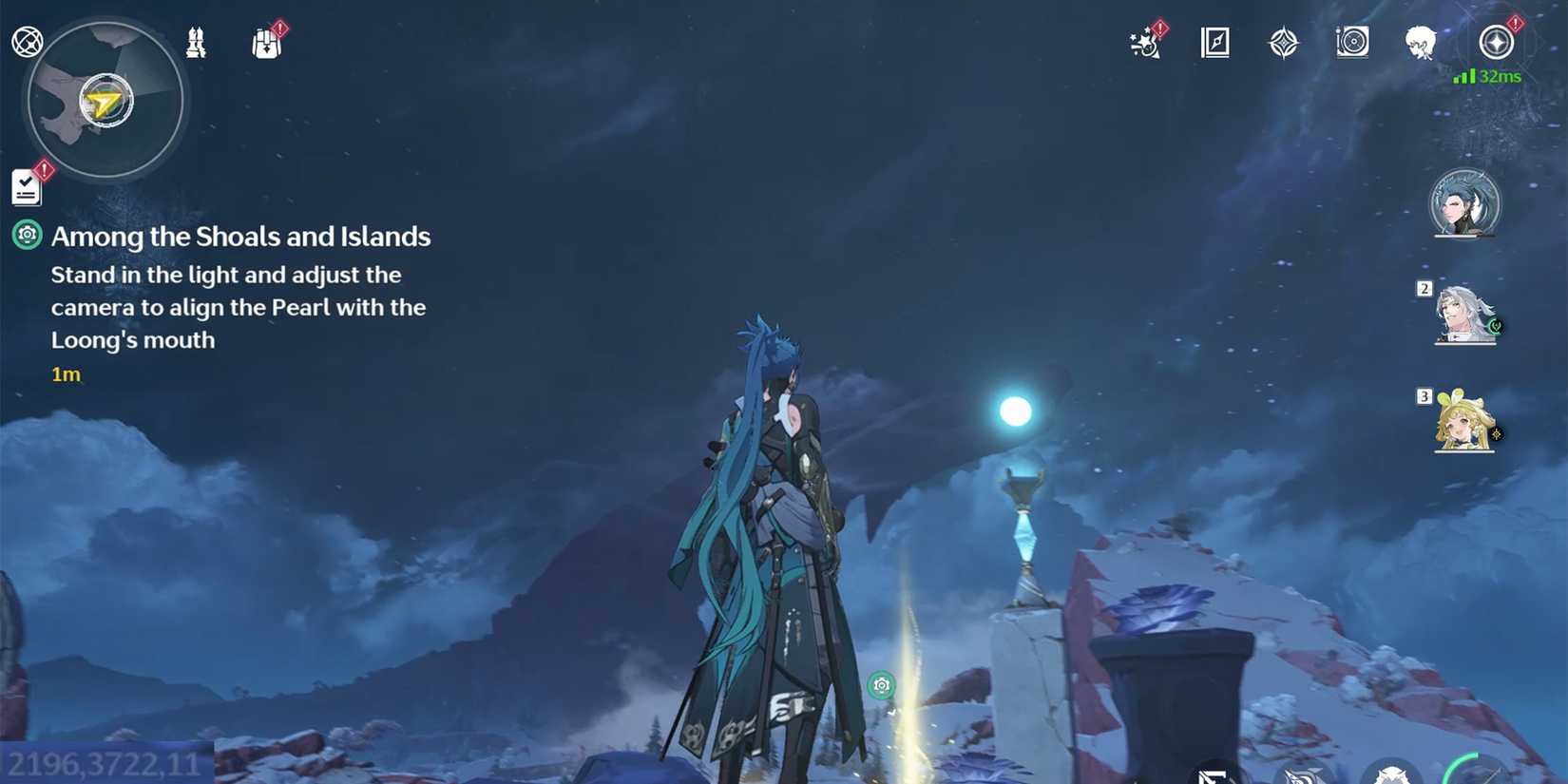Switch to party member 2
Screen dimensions: 1568x784
1464,314
